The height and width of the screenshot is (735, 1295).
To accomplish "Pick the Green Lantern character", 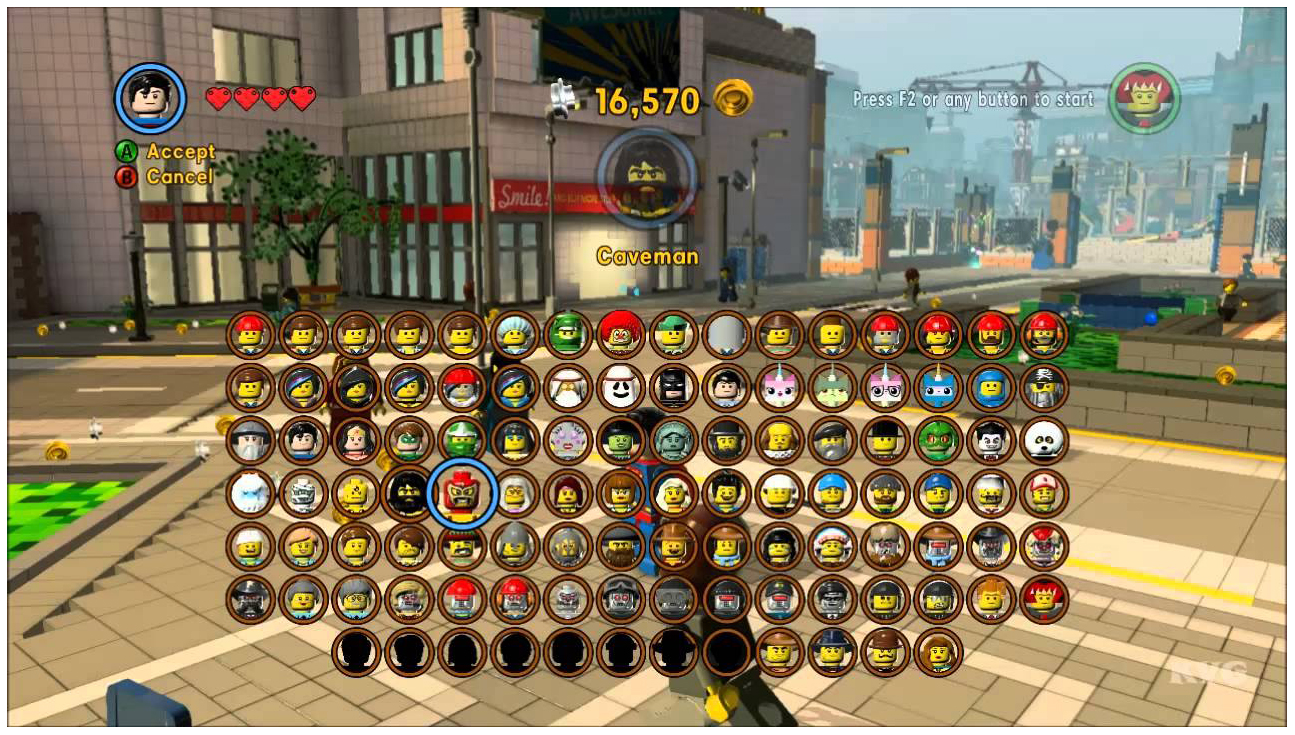I will pos(408,440).
